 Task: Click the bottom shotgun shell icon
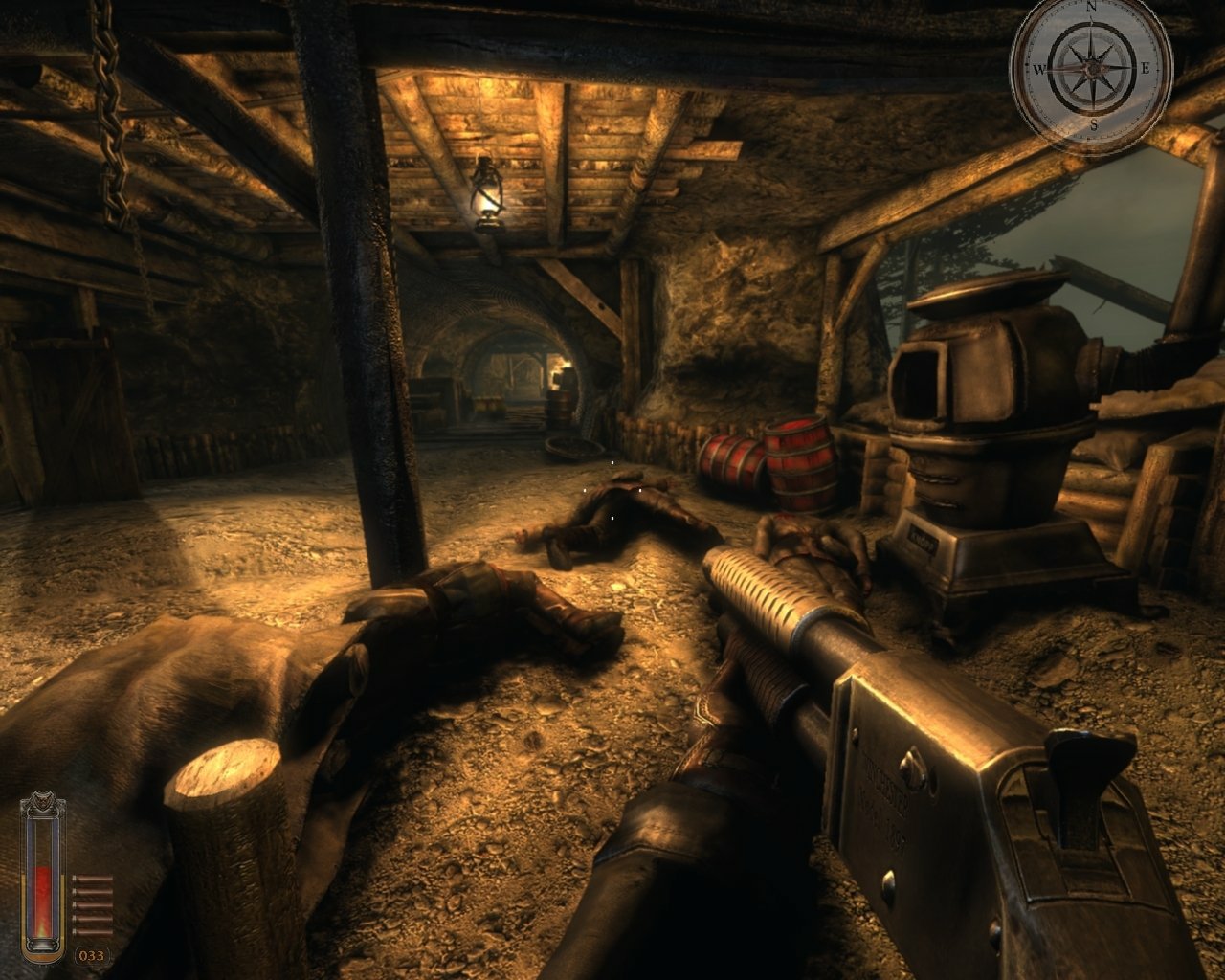pos(94,931)
